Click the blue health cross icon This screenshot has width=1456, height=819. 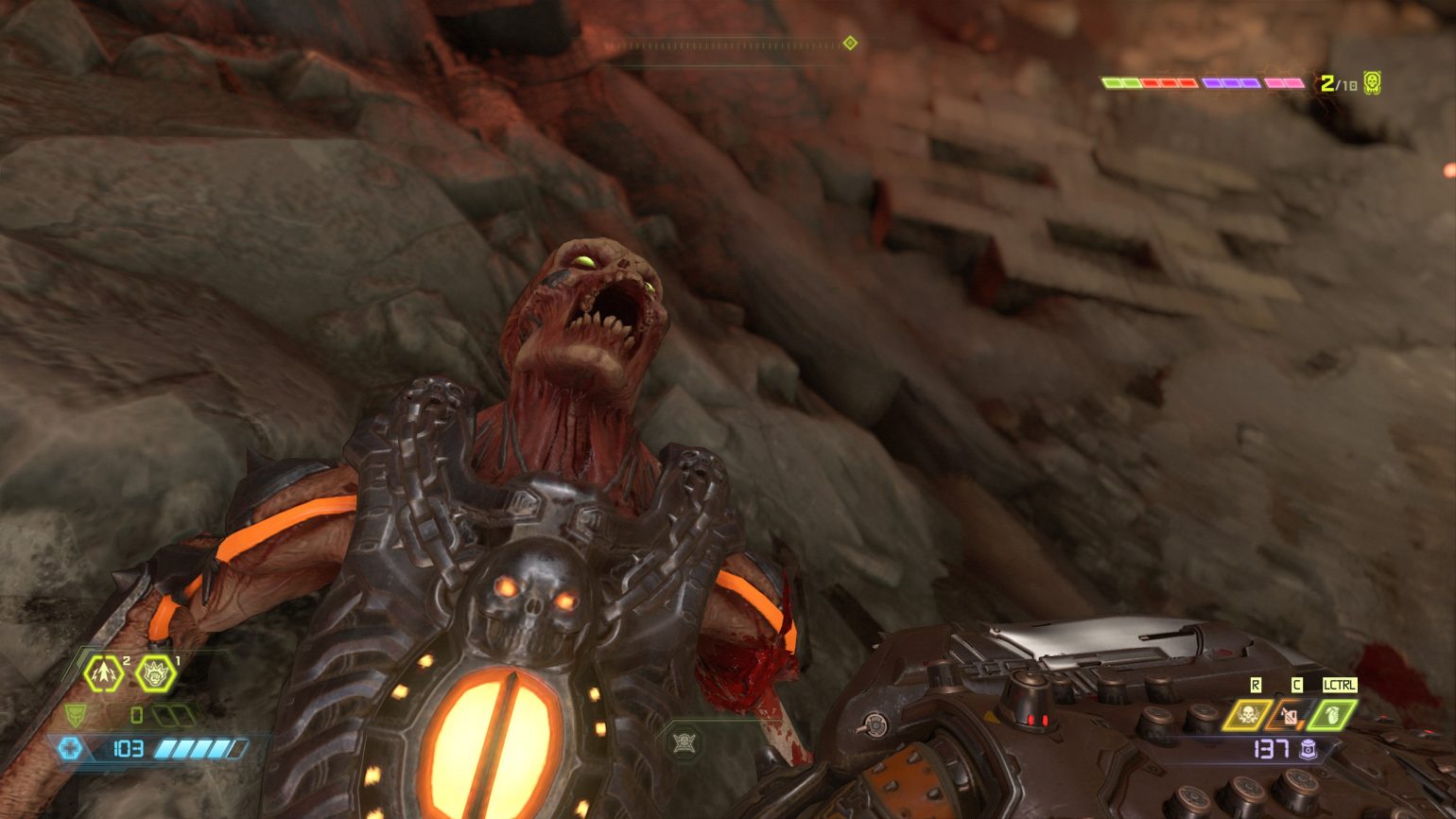71,749
